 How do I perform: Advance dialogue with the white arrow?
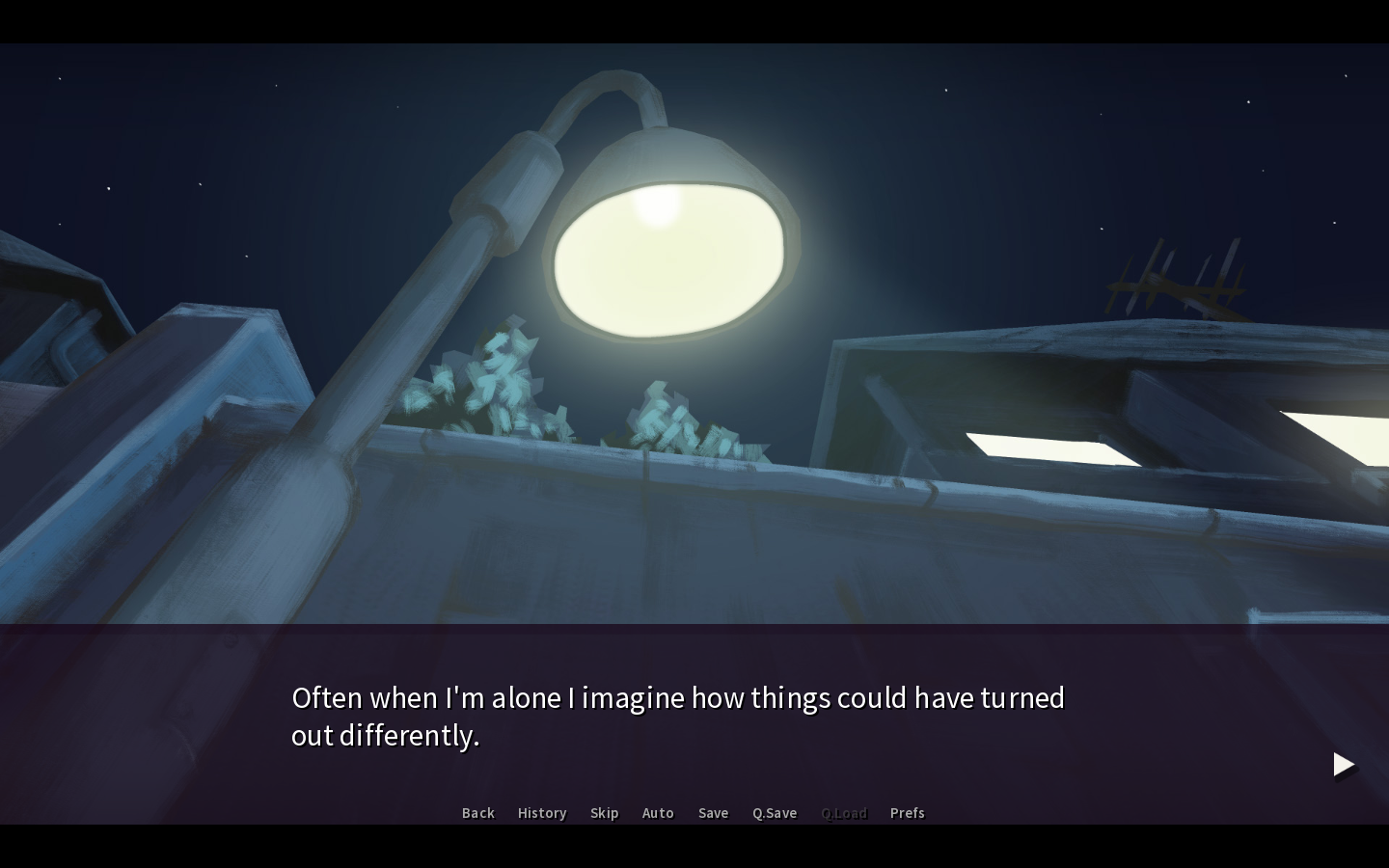(x=1344, y=765)
